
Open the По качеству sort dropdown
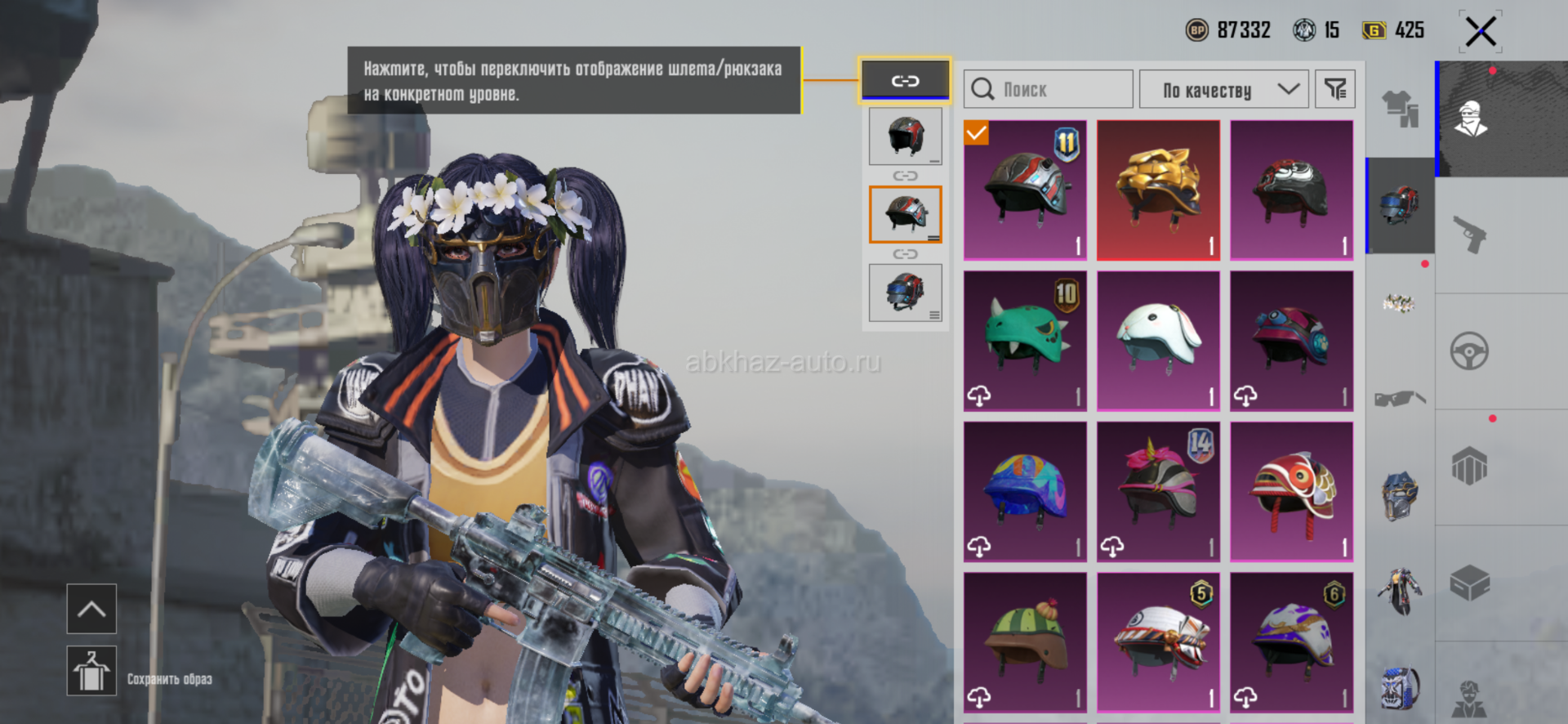pyautogui.click(x=1223, y=89)
